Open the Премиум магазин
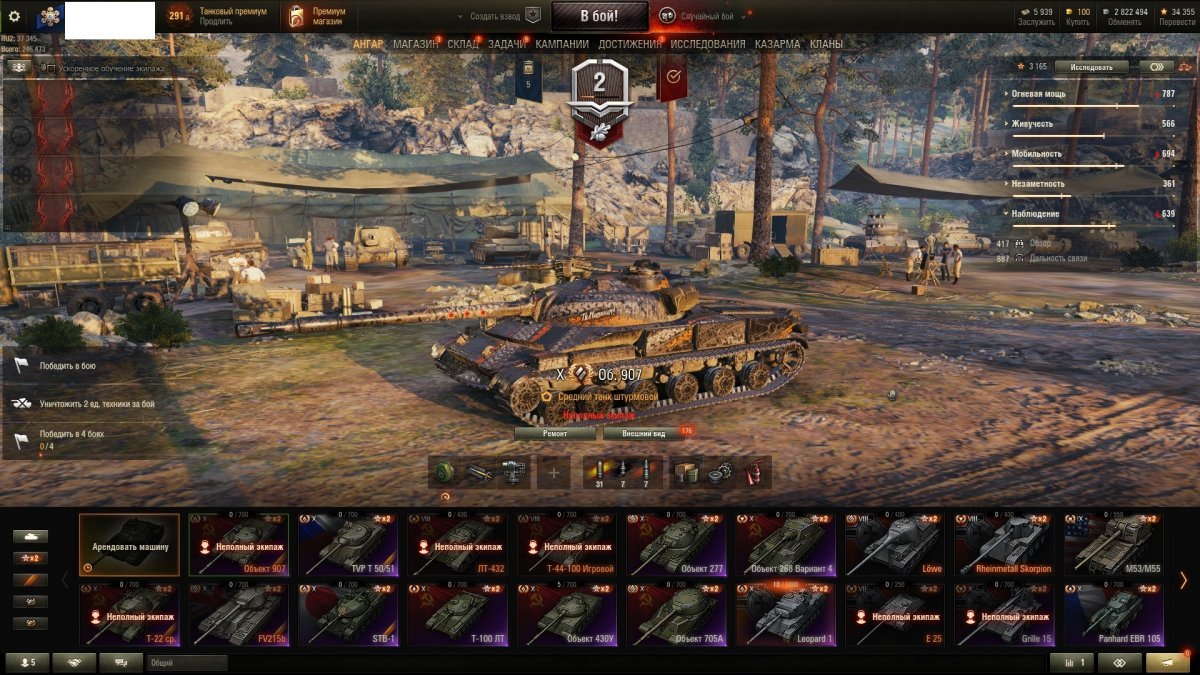 pyautogui.click(x=318, y=16)
